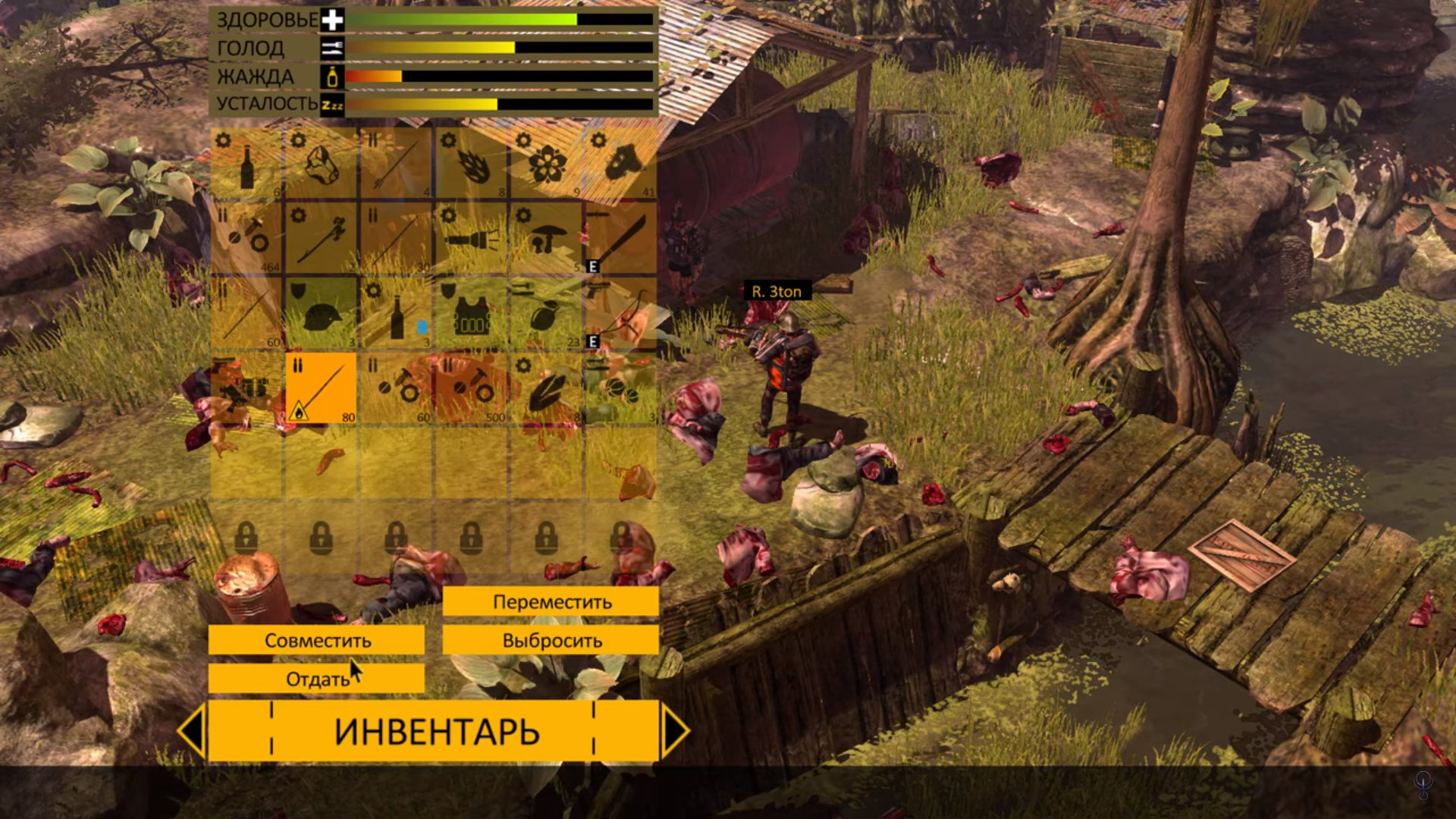Give the item with the Отдать button
The image size is (1456, 819).
pyautogui.click(x=316, y=679)
